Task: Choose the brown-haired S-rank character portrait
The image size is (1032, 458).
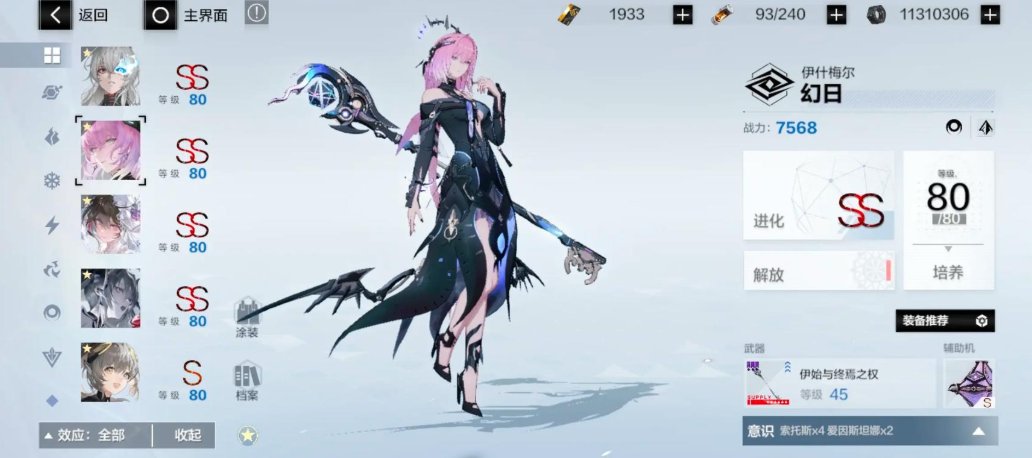Action: 110,372
